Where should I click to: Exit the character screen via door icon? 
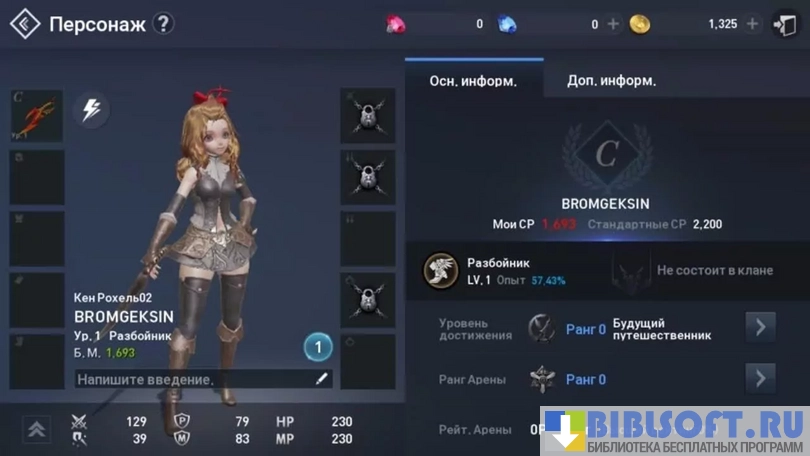[784, 24]
